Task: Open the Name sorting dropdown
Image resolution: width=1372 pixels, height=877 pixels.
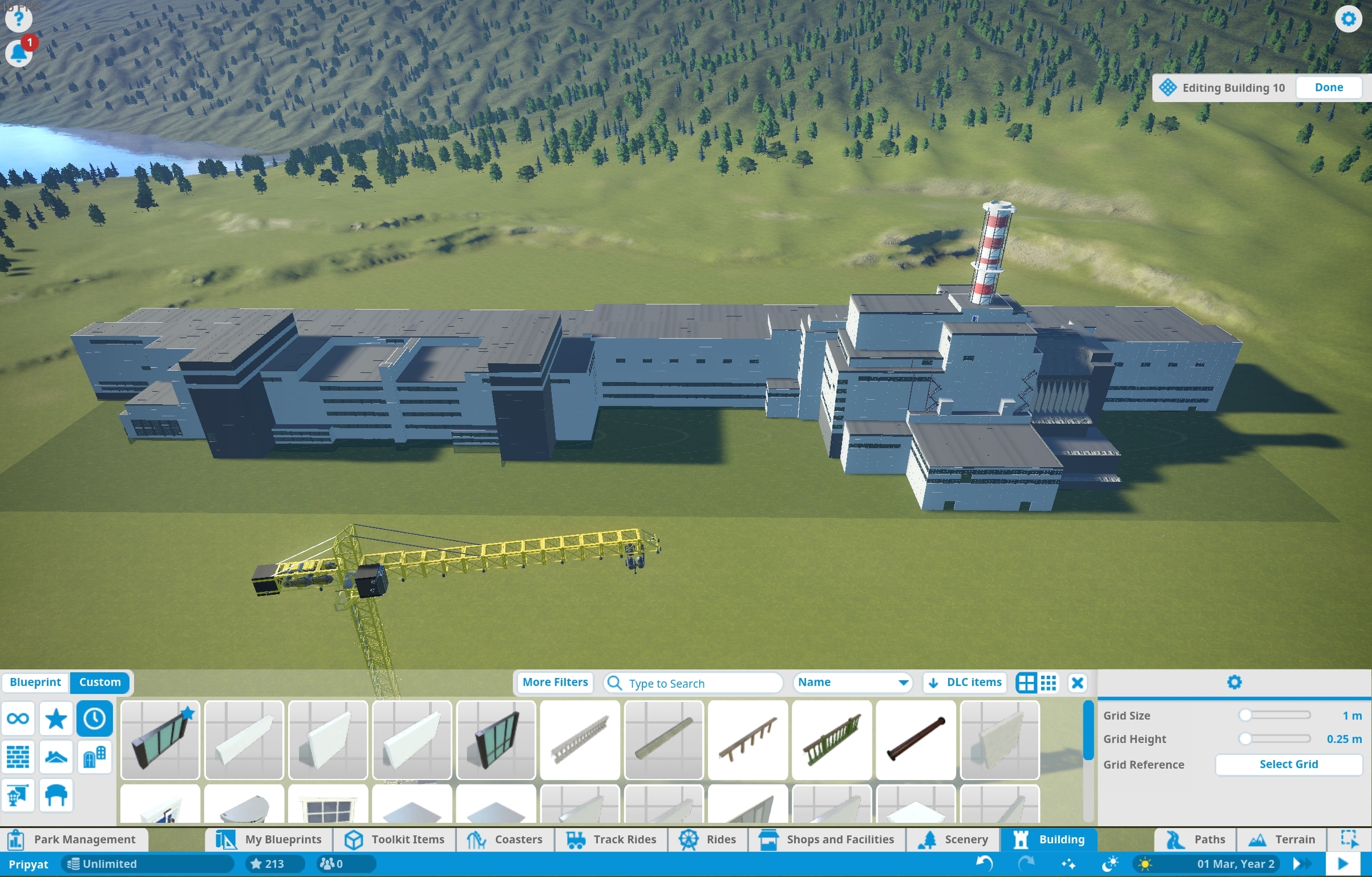Action: 852,682
